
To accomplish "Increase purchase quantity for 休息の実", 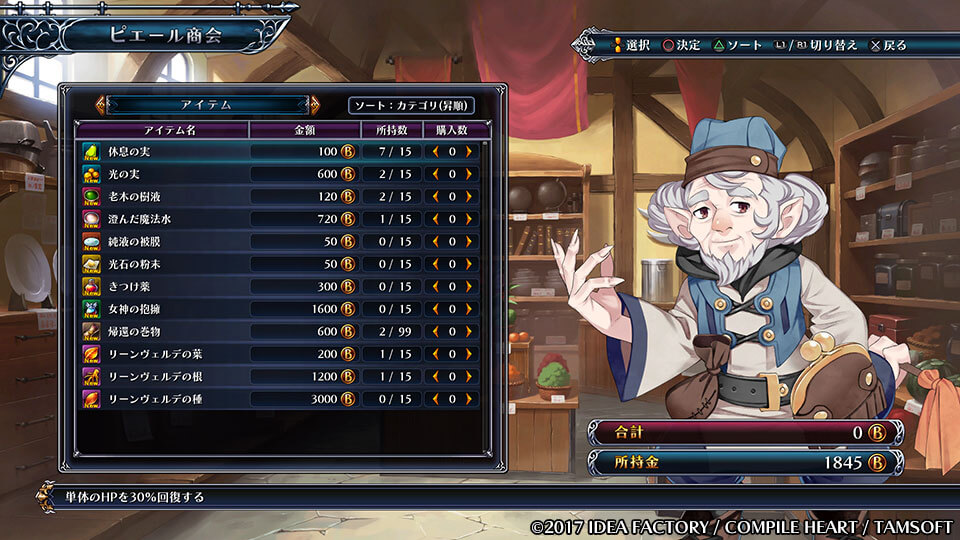I will [468, 151].
